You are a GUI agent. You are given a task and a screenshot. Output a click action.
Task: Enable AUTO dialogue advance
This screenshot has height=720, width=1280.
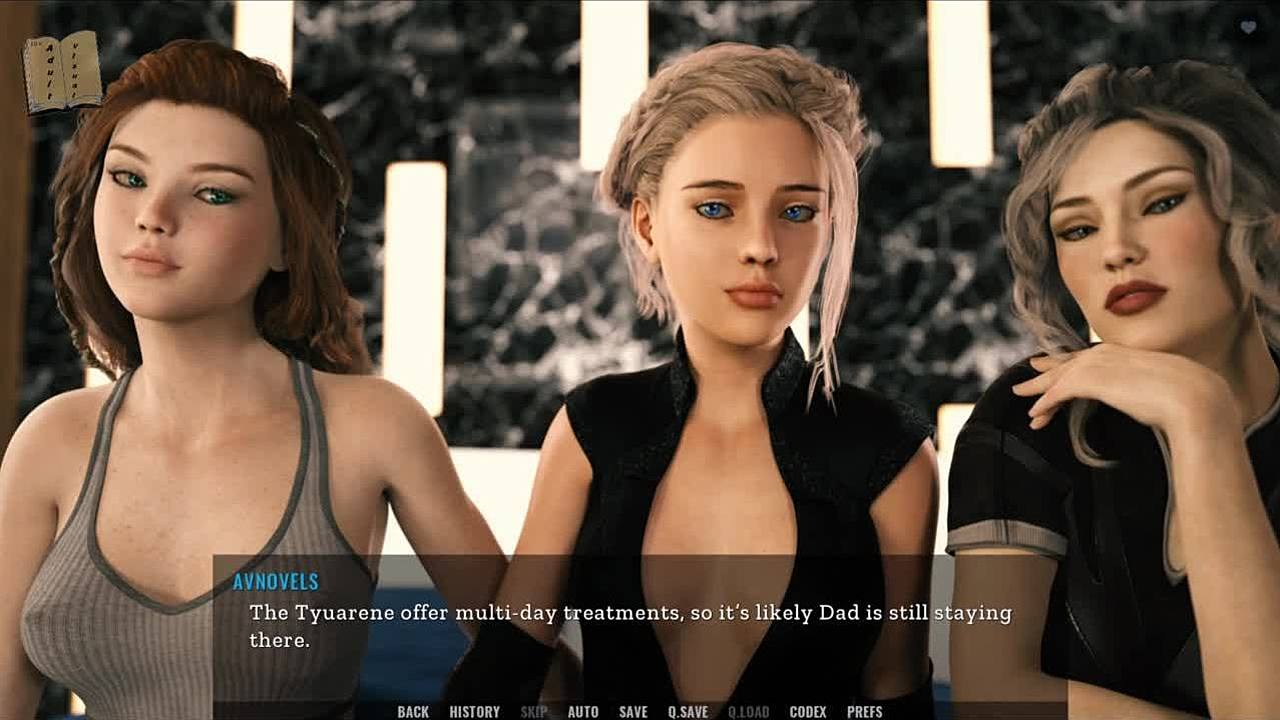(x=583, y=712)
